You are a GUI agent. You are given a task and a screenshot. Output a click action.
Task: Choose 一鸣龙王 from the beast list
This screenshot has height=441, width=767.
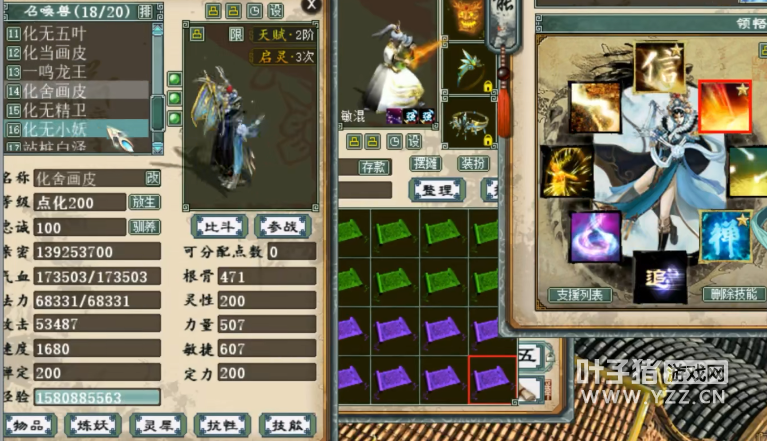pyautogui.click(x=62, y=72)
